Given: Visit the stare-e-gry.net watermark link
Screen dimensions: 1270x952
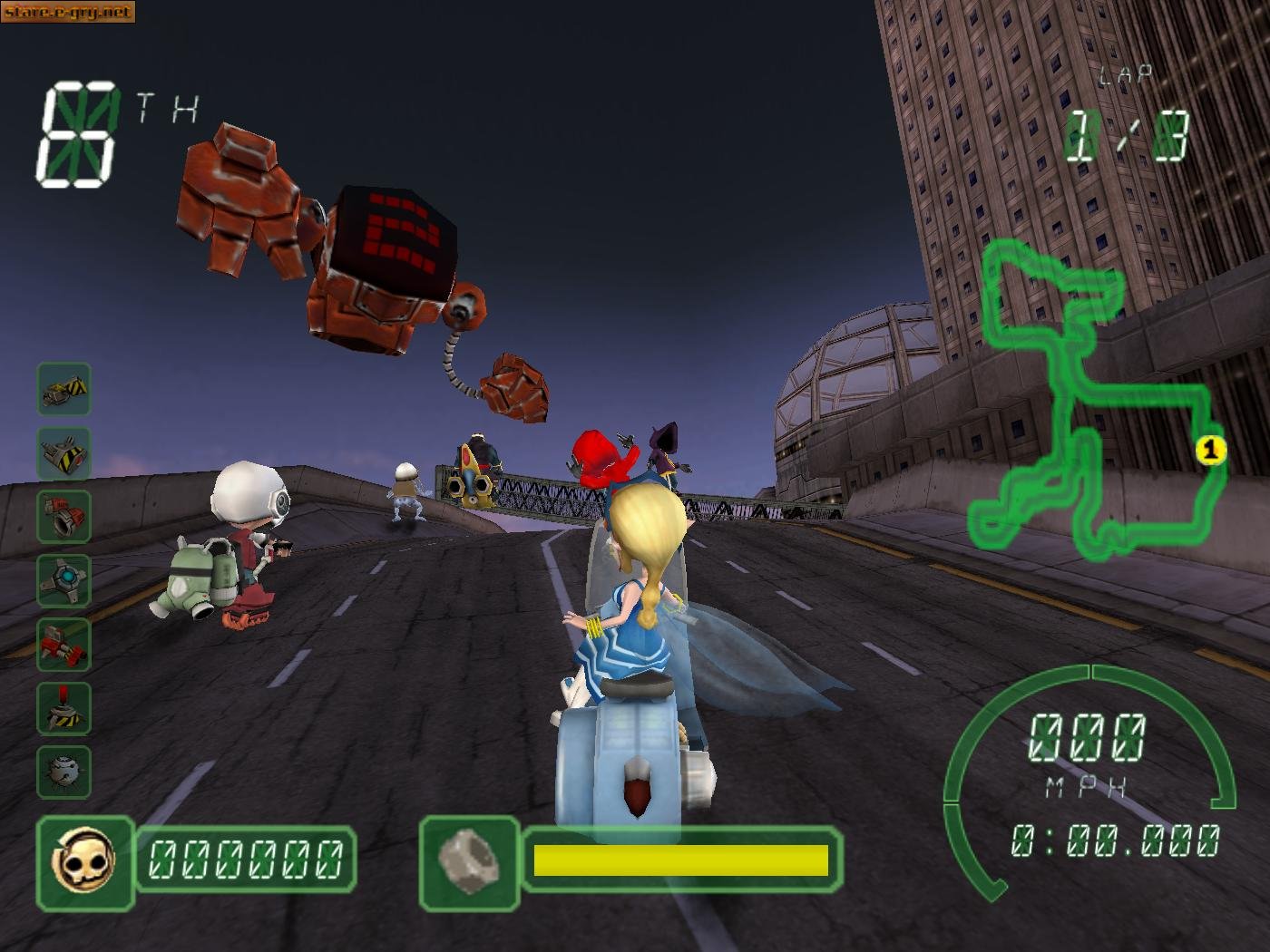Looking at the screenshot, I should pos(68,11).
